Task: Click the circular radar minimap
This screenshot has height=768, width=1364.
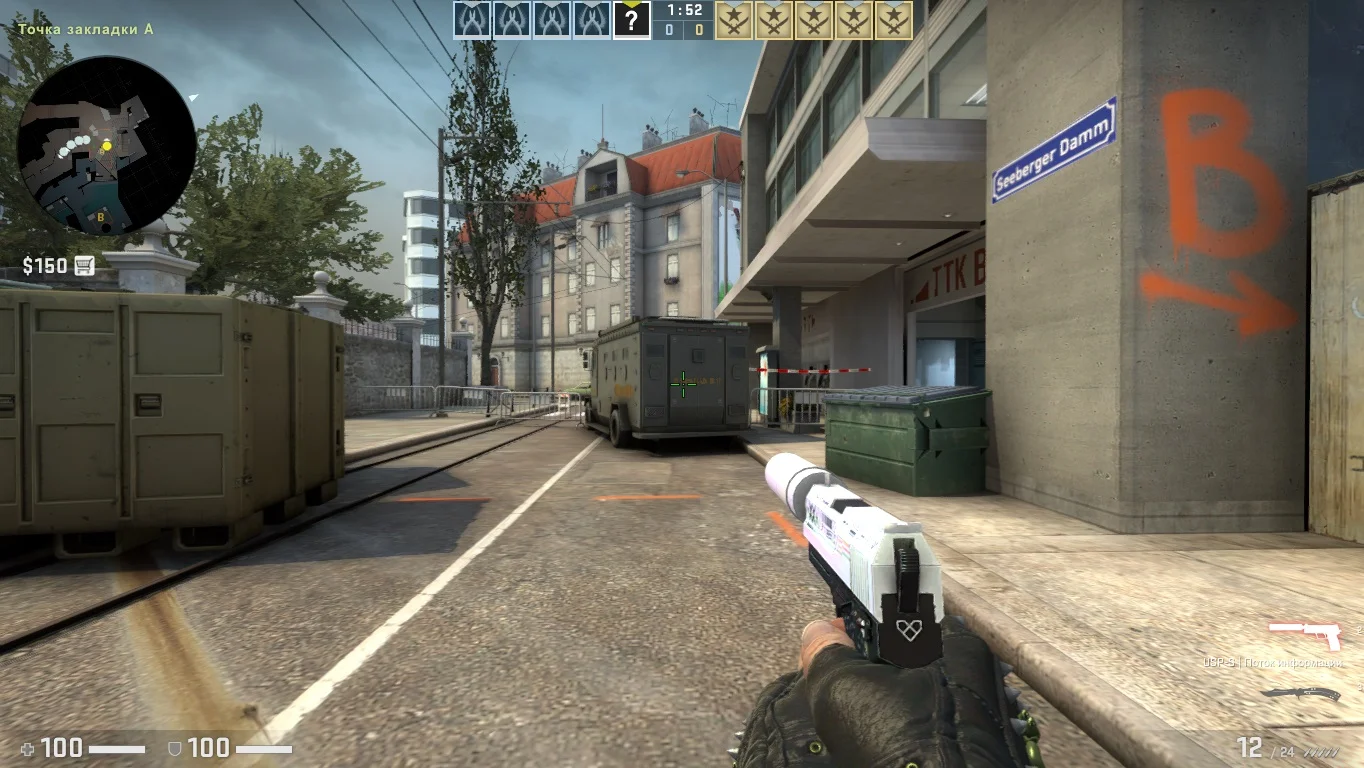Action: coord(106,145)
